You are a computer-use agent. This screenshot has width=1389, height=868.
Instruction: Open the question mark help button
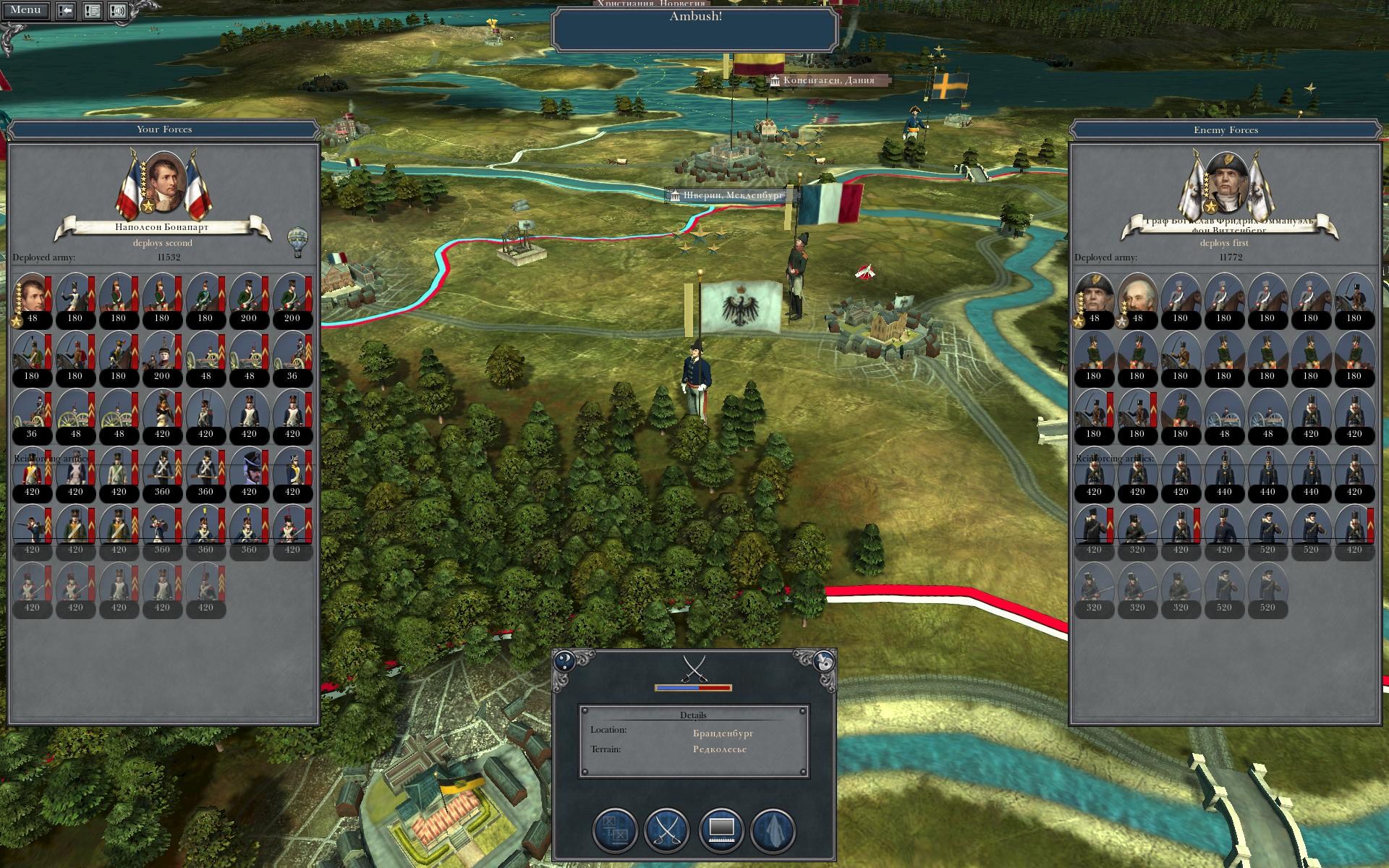tap(564, 660)
